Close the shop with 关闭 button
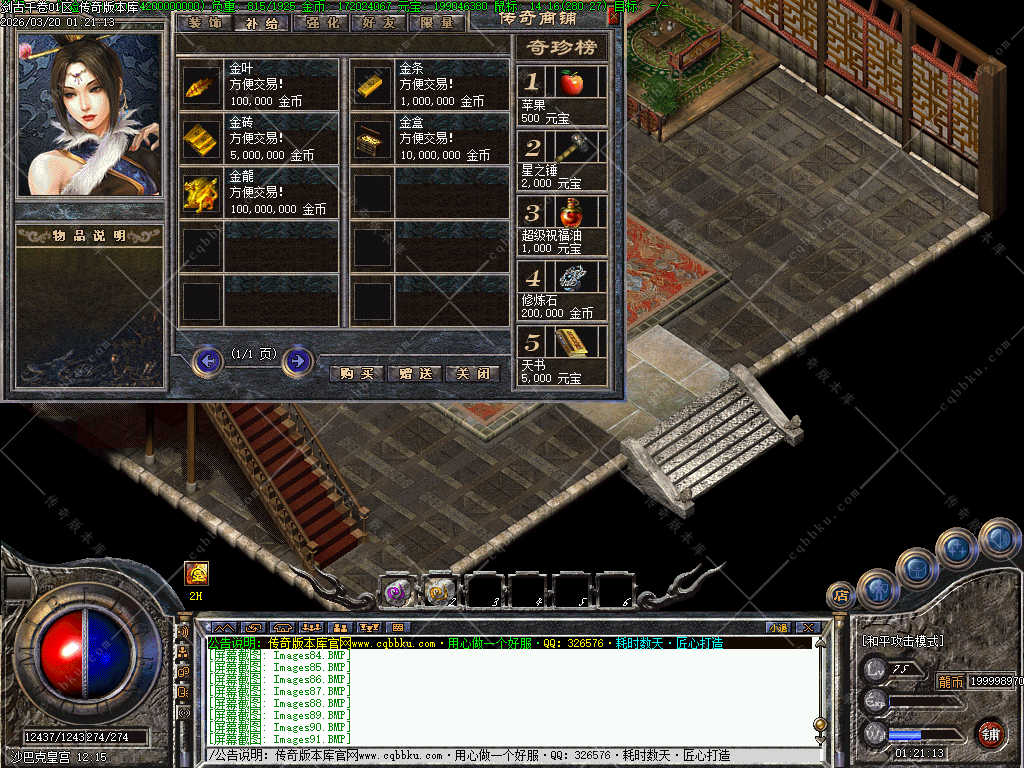 coord(472,373)
